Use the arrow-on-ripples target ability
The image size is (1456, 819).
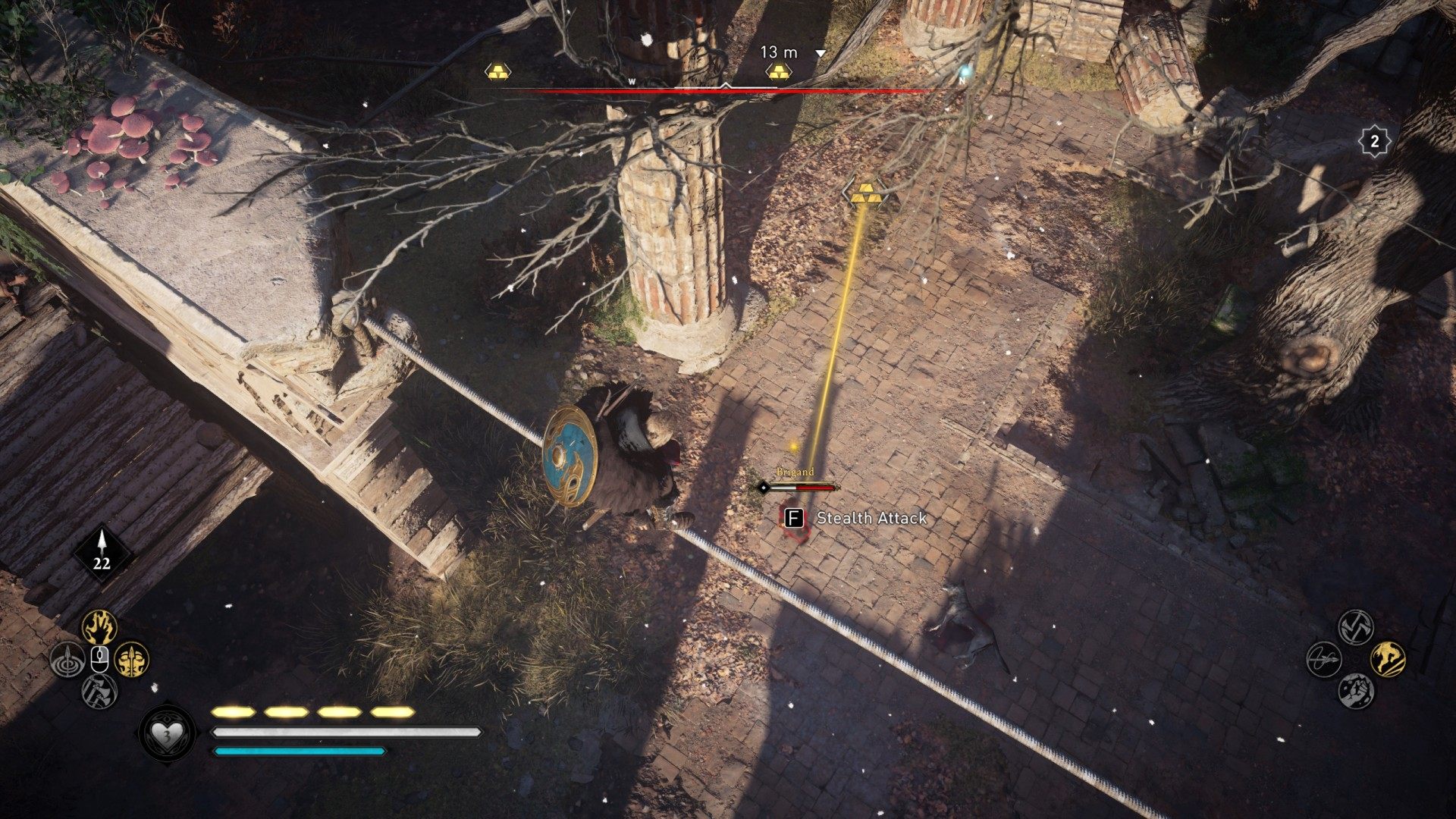pos(67,660)
